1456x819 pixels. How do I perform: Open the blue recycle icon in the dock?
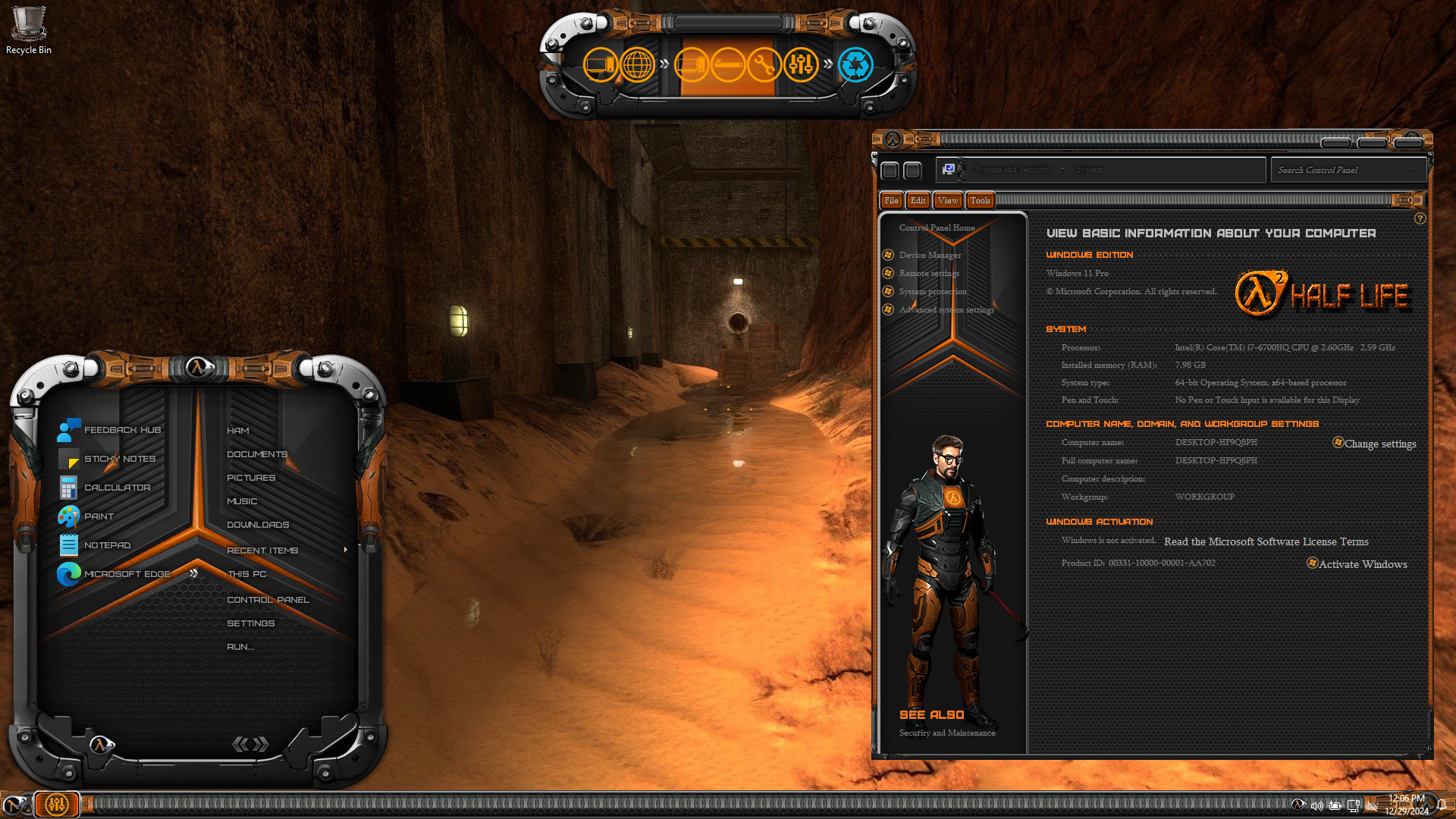click(855, 65)
